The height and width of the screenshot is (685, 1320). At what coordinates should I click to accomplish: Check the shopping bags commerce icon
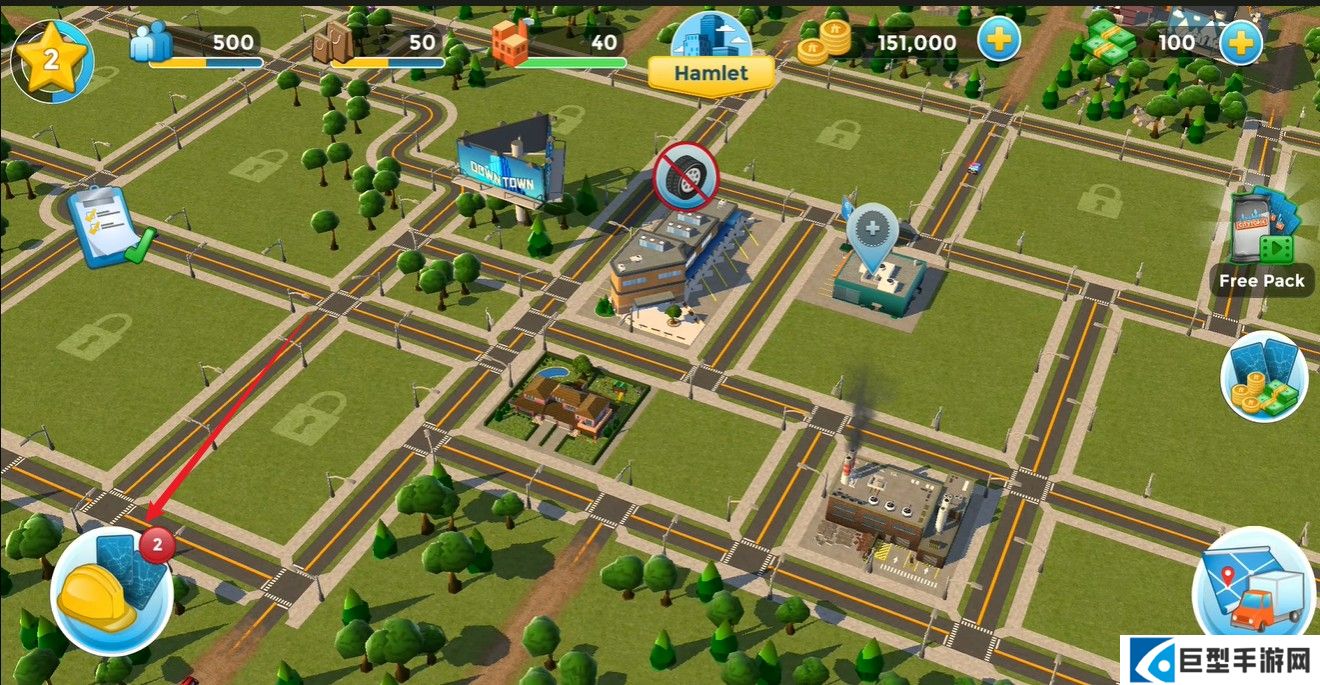[x=333, y=44]
